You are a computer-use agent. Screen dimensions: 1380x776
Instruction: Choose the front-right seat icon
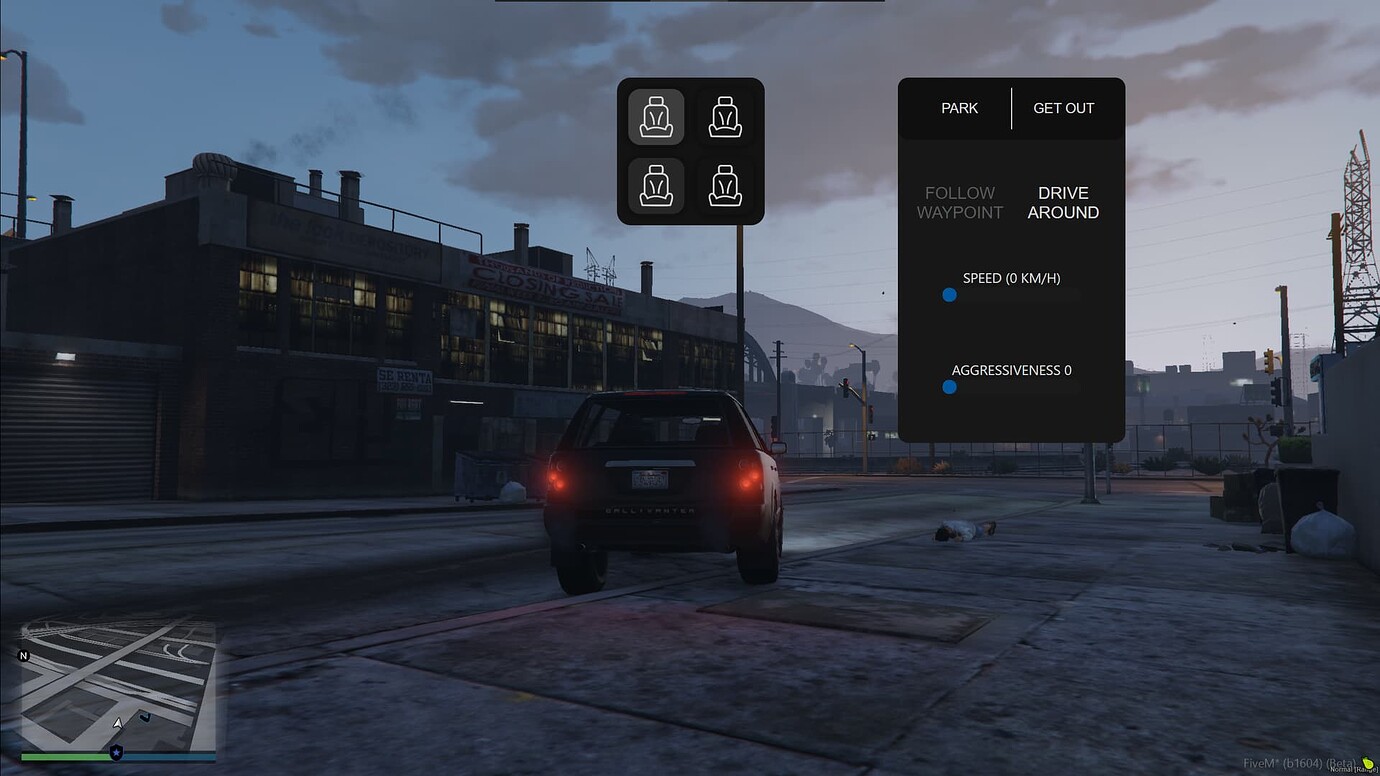(x=725, y=117)
